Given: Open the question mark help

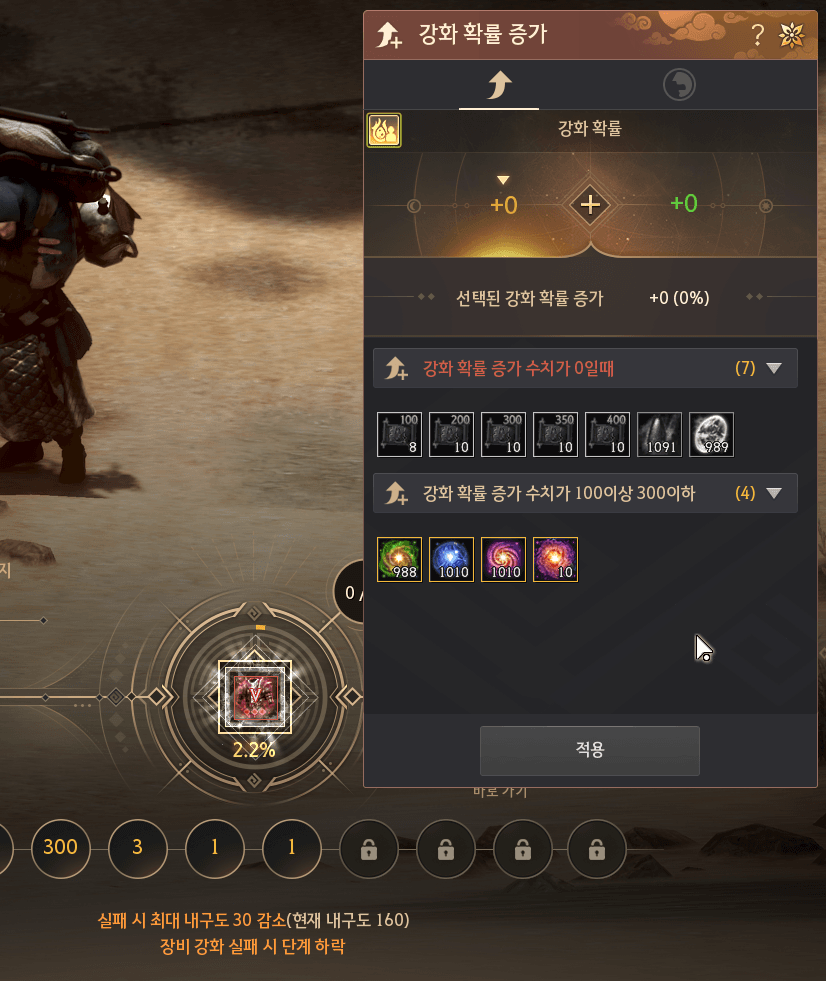Looking at the screenshot, I should click(x=758, y=36).
